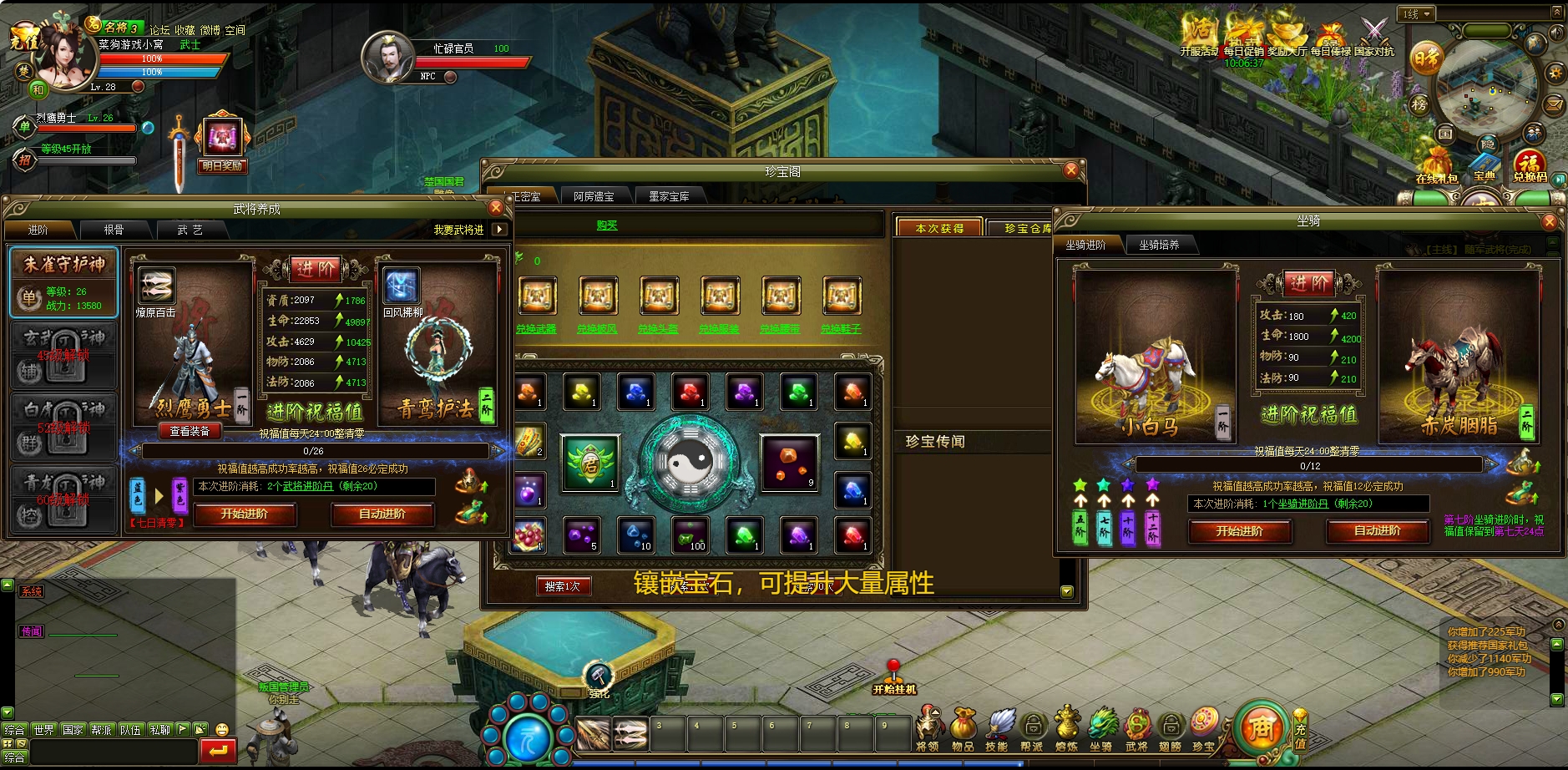Click 自动进阶 in the general panel
This screenshot has width=1568, height=770.
pyautogui.click(x=382, y=514)
